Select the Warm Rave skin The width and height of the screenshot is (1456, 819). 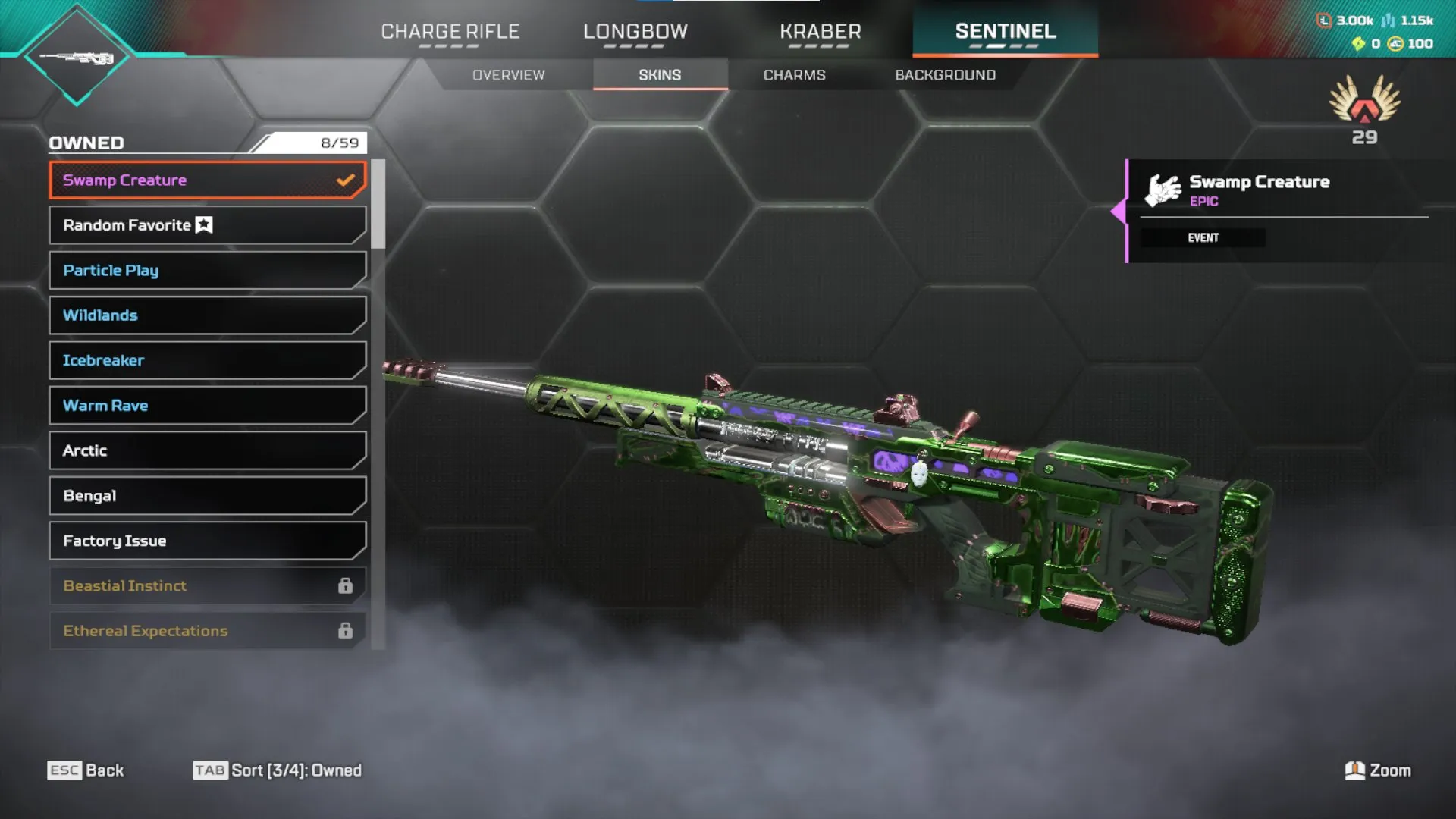[207, 406]
